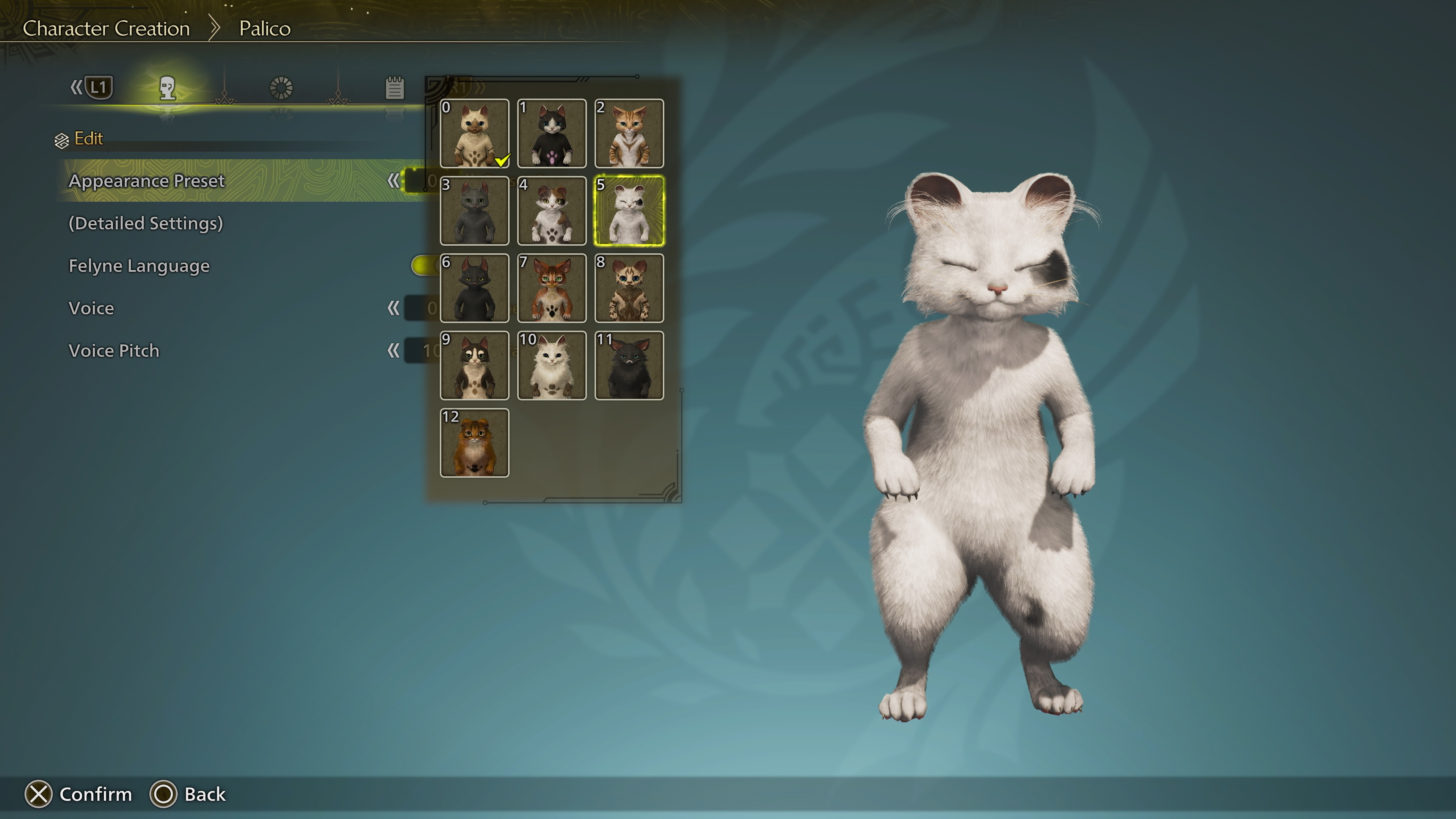Select Palico appearance preset 0
Screen dimensions: 1456x819
474,133
